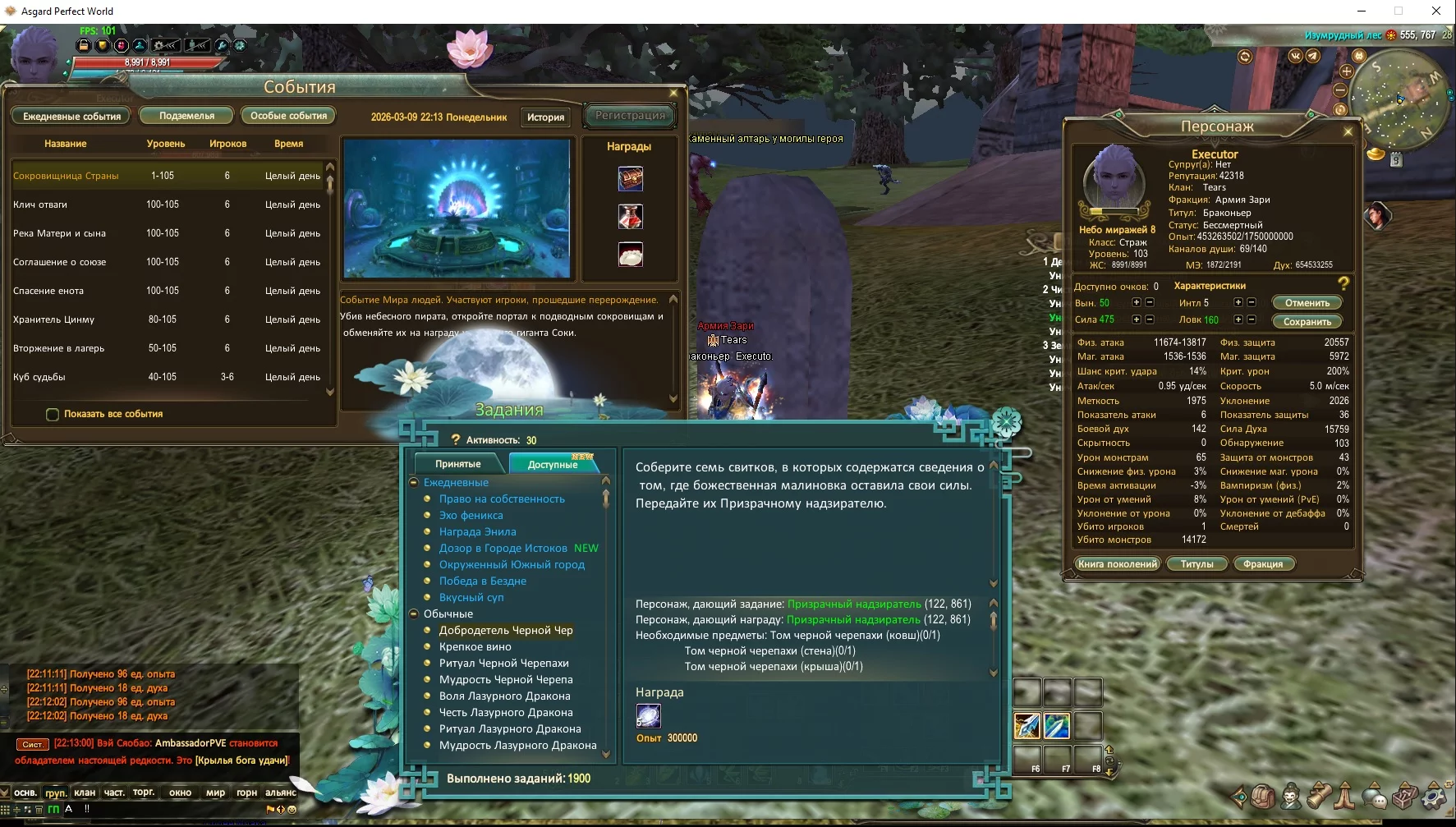The image size is (1456, 827).
Task: Close the События window
Action: point(673,93)
